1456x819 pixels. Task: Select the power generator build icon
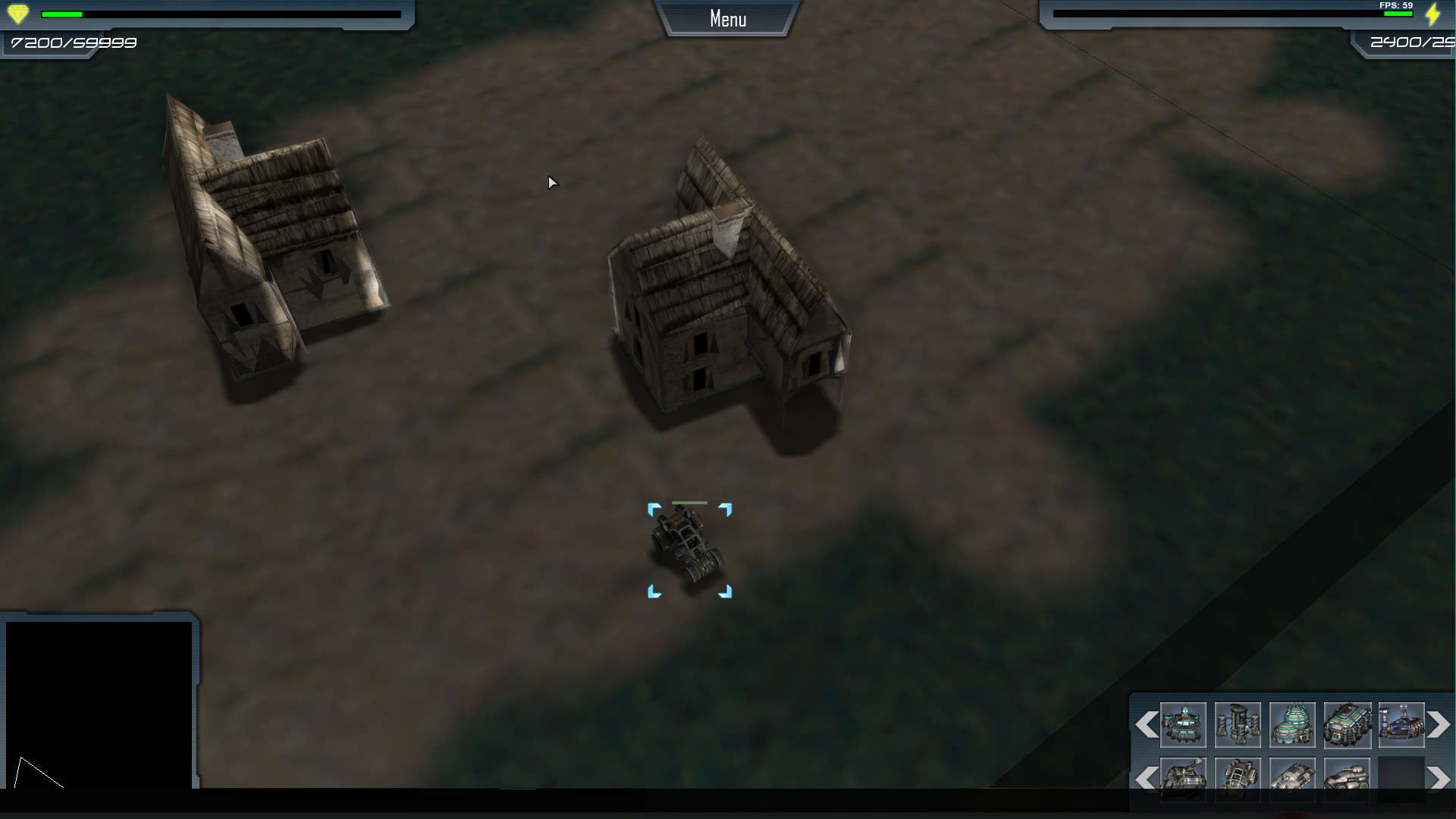click(x=1238, y=725)
